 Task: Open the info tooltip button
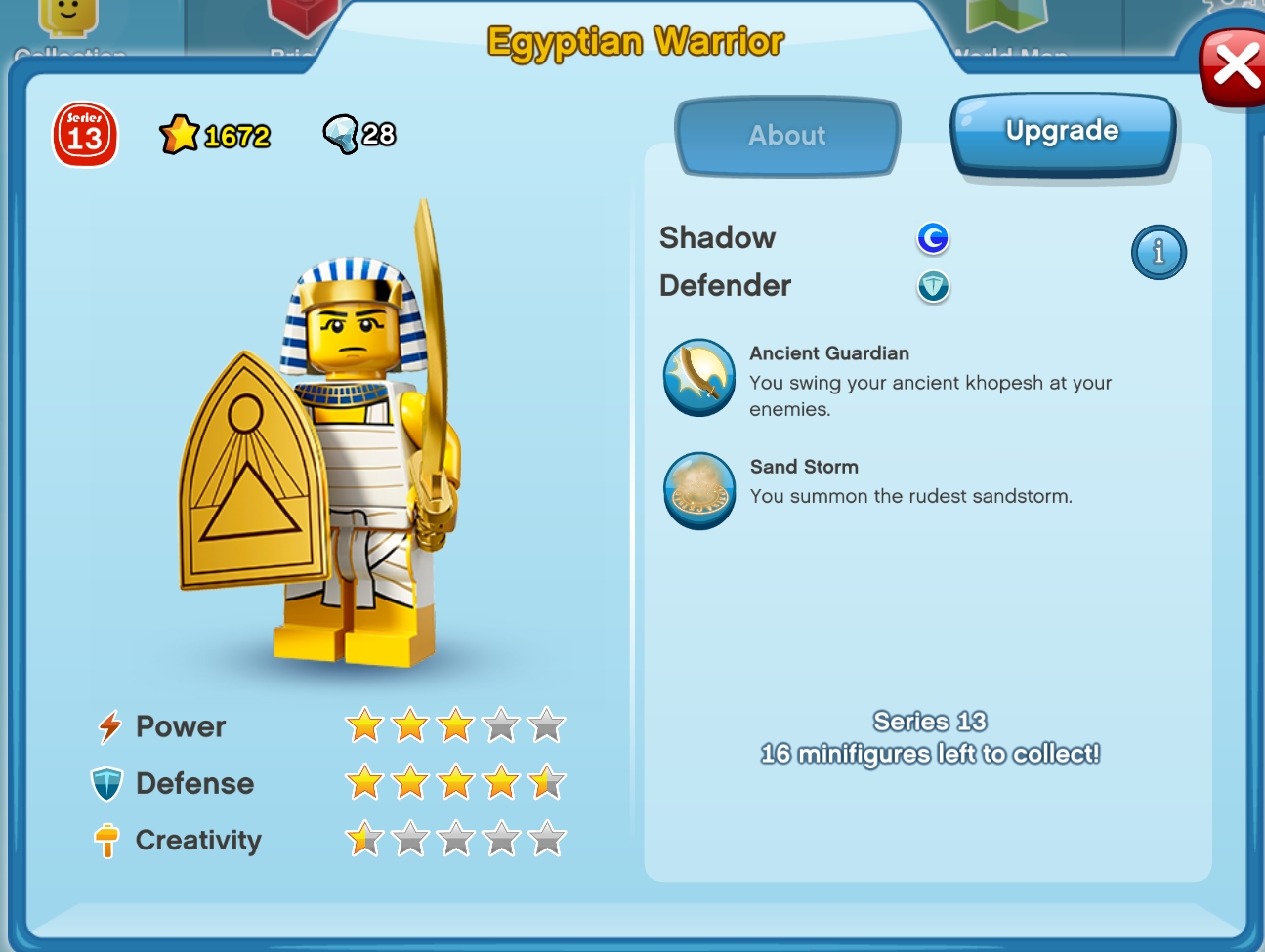(1159, 252)
